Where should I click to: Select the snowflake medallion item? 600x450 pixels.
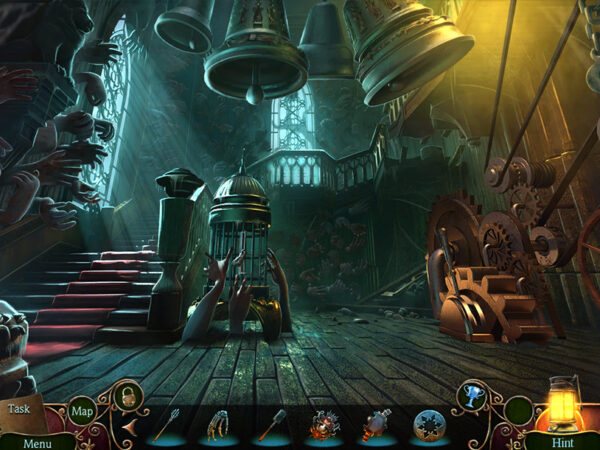(430, 425)
